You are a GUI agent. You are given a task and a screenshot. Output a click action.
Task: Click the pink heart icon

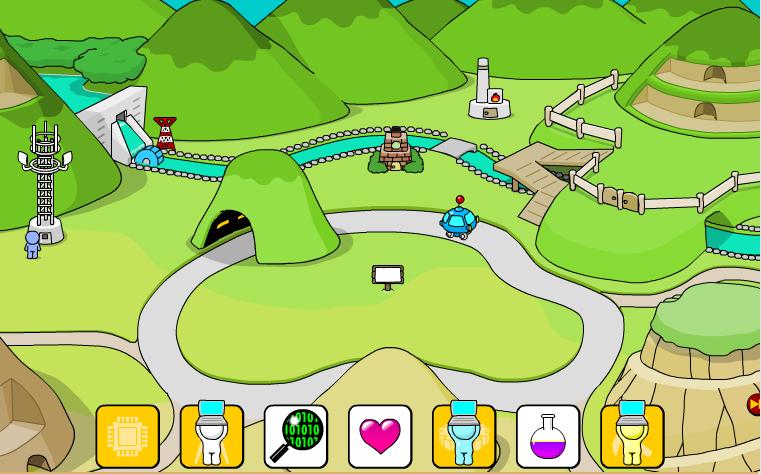380,436
